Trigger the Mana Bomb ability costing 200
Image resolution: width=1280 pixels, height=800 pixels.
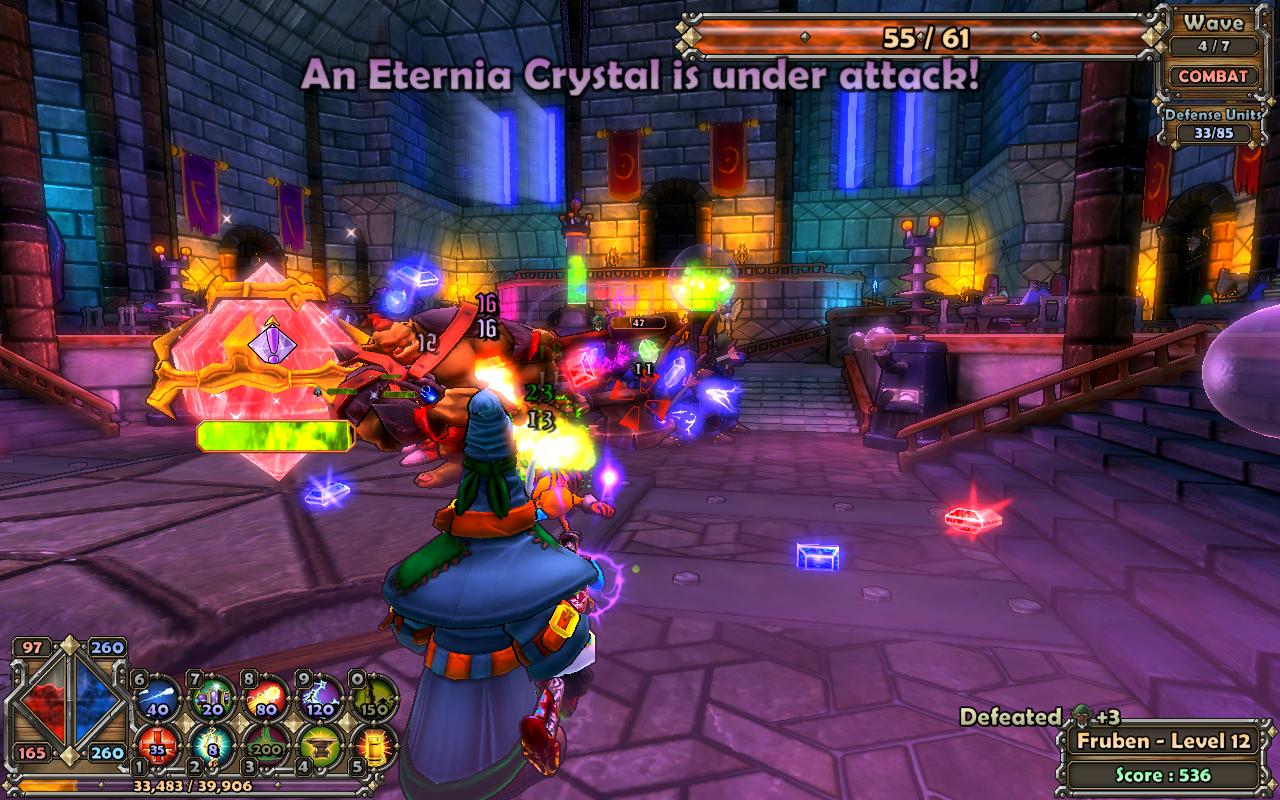click(267, 746)
